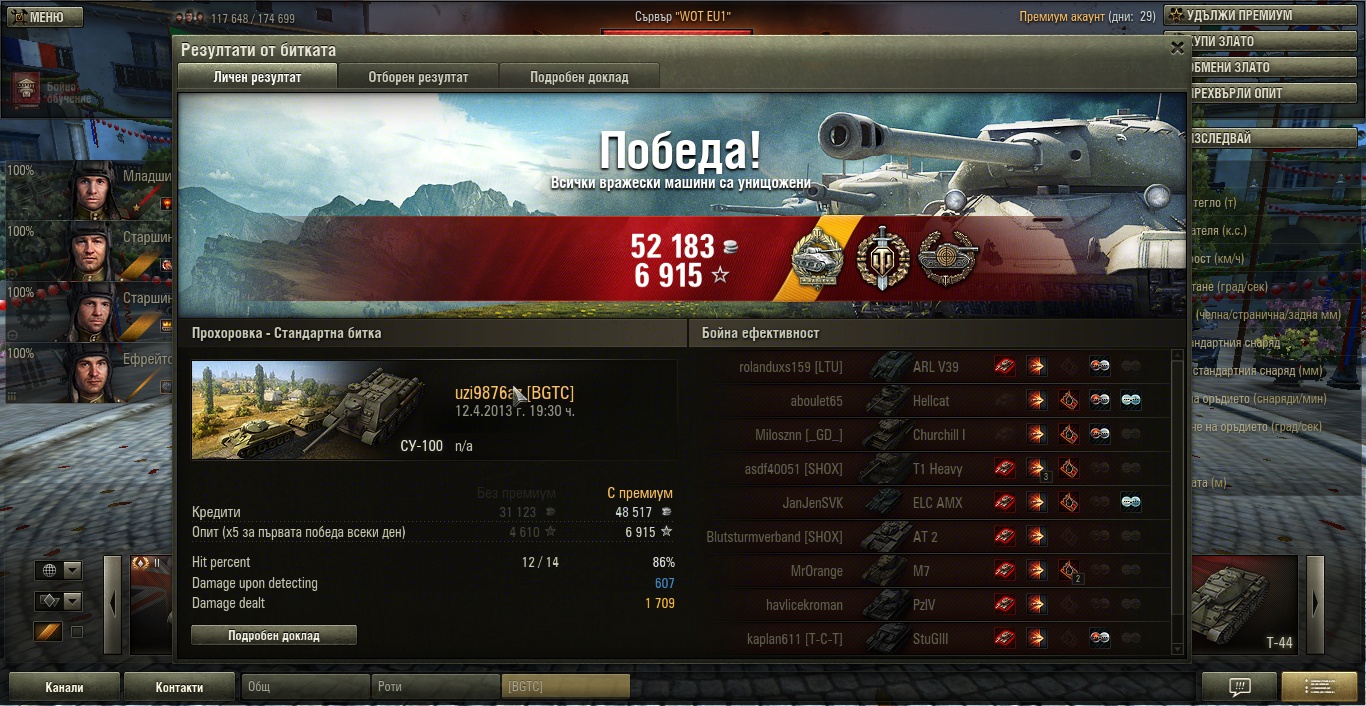
Task: Open the [BGTC] clan chat tab
Action: click(565, 687)
